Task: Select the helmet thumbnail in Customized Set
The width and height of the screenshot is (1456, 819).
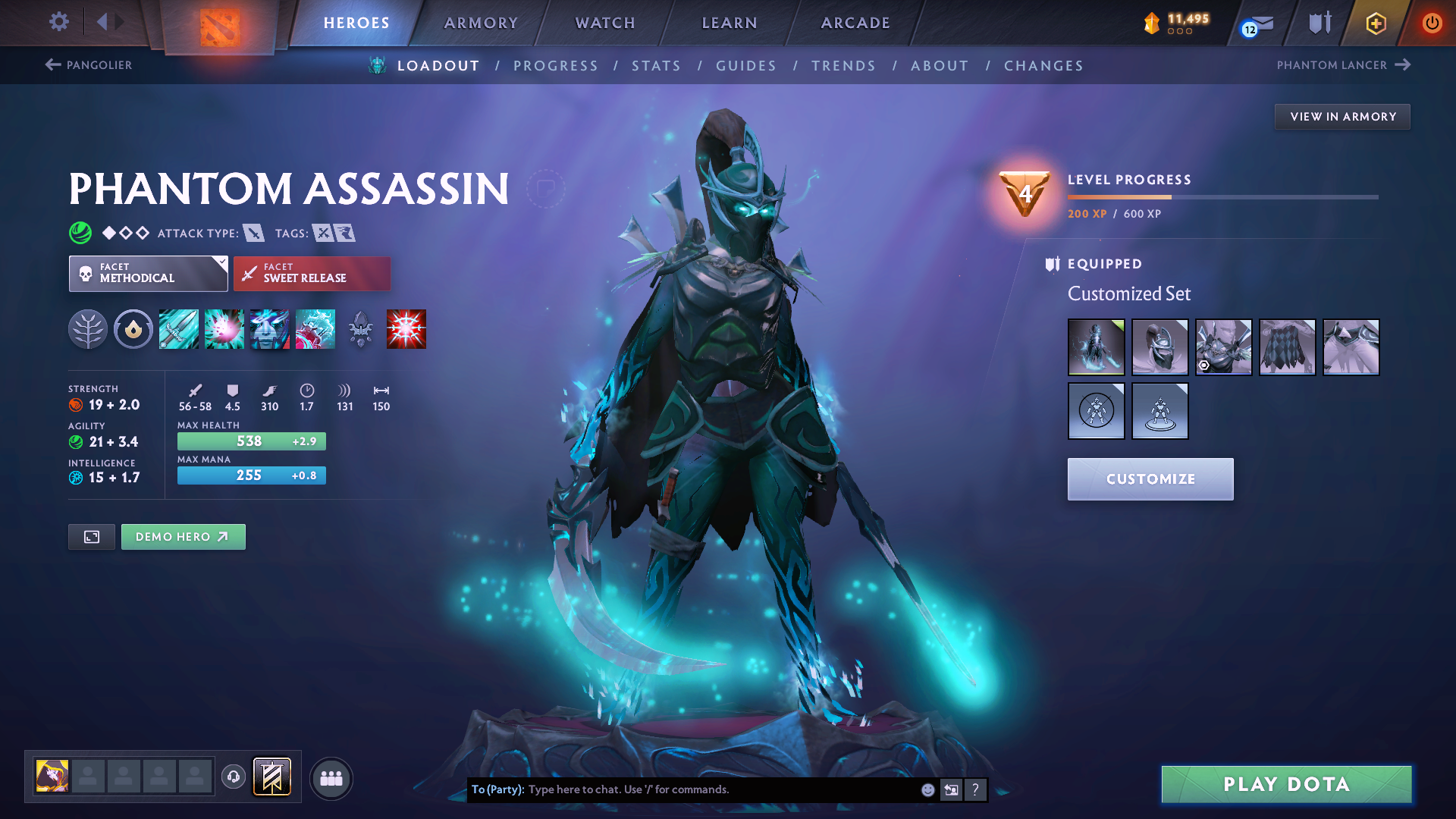Action: pos(1159,347)
